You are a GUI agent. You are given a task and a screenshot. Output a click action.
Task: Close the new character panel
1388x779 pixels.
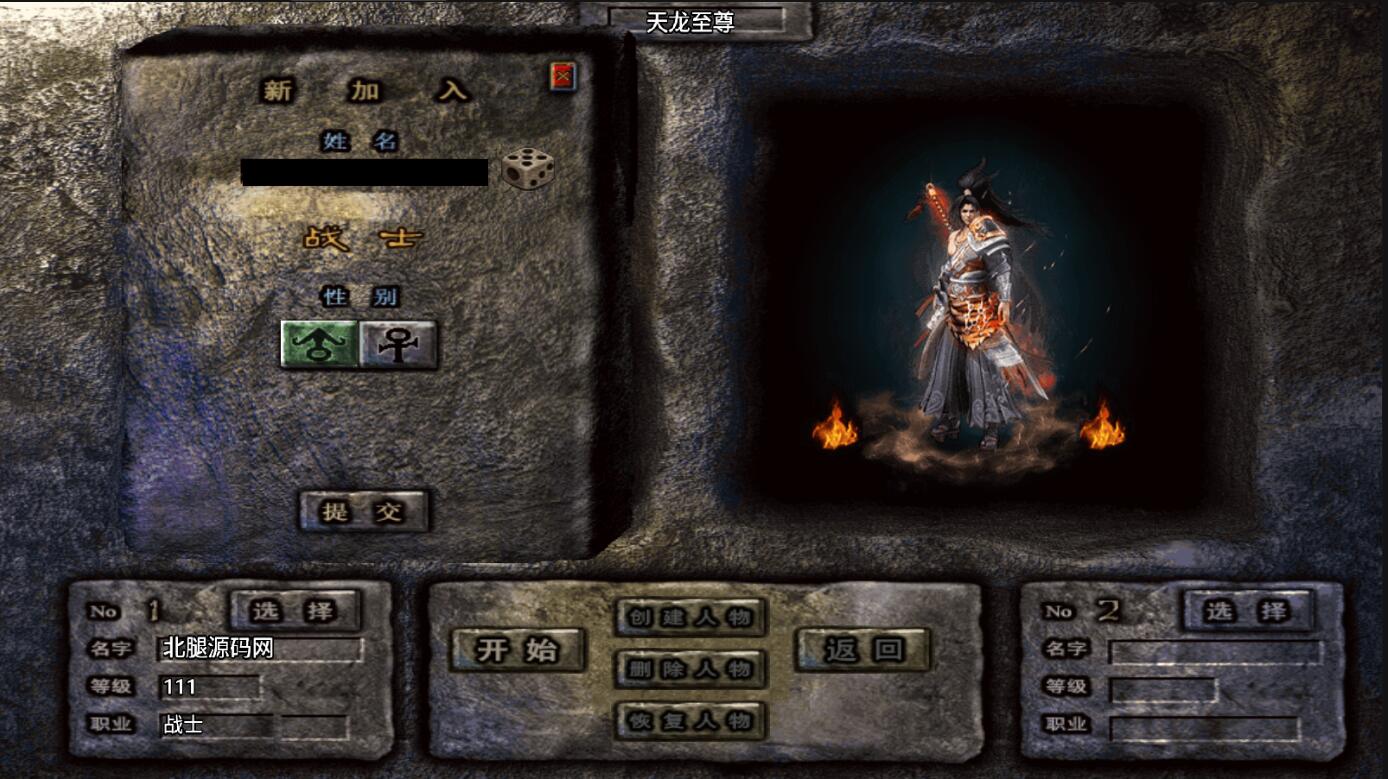[563, 76]
